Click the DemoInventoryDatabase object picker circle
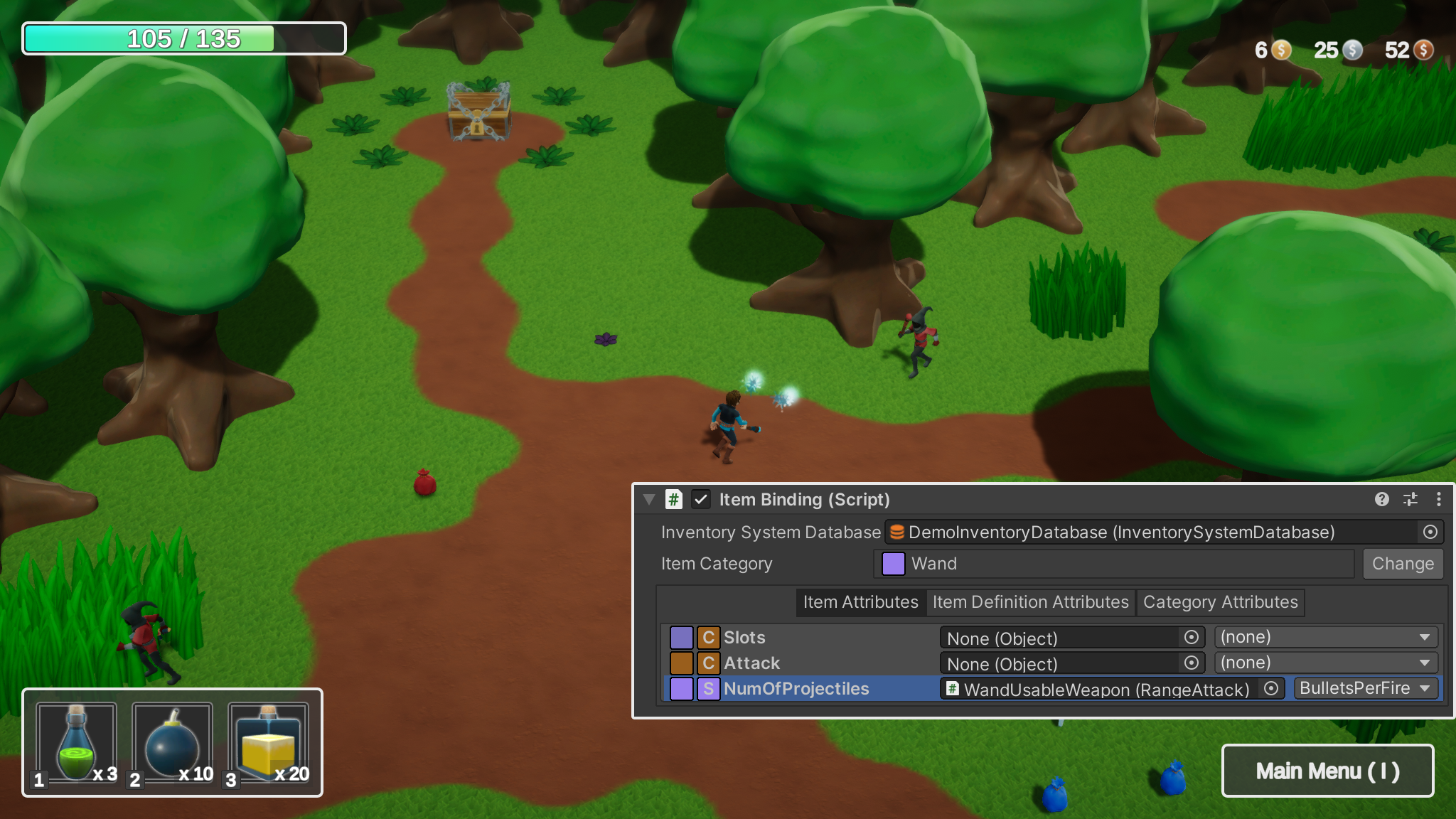Screen dimensions: 1456x819 pyautogui.click(x=1429, y=531)
